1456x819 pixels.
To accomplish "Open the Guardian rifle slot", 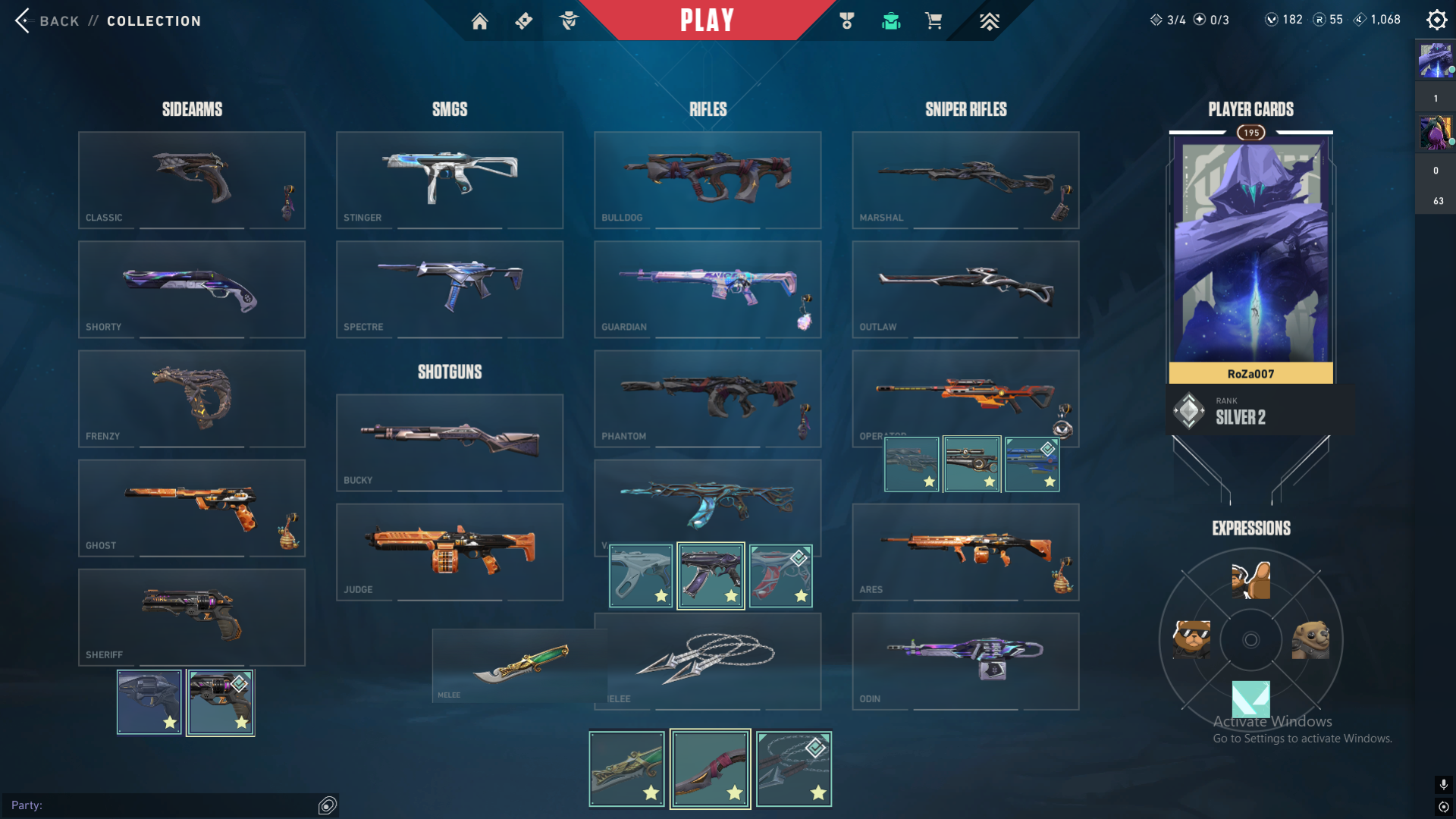I will pos(707,289).
